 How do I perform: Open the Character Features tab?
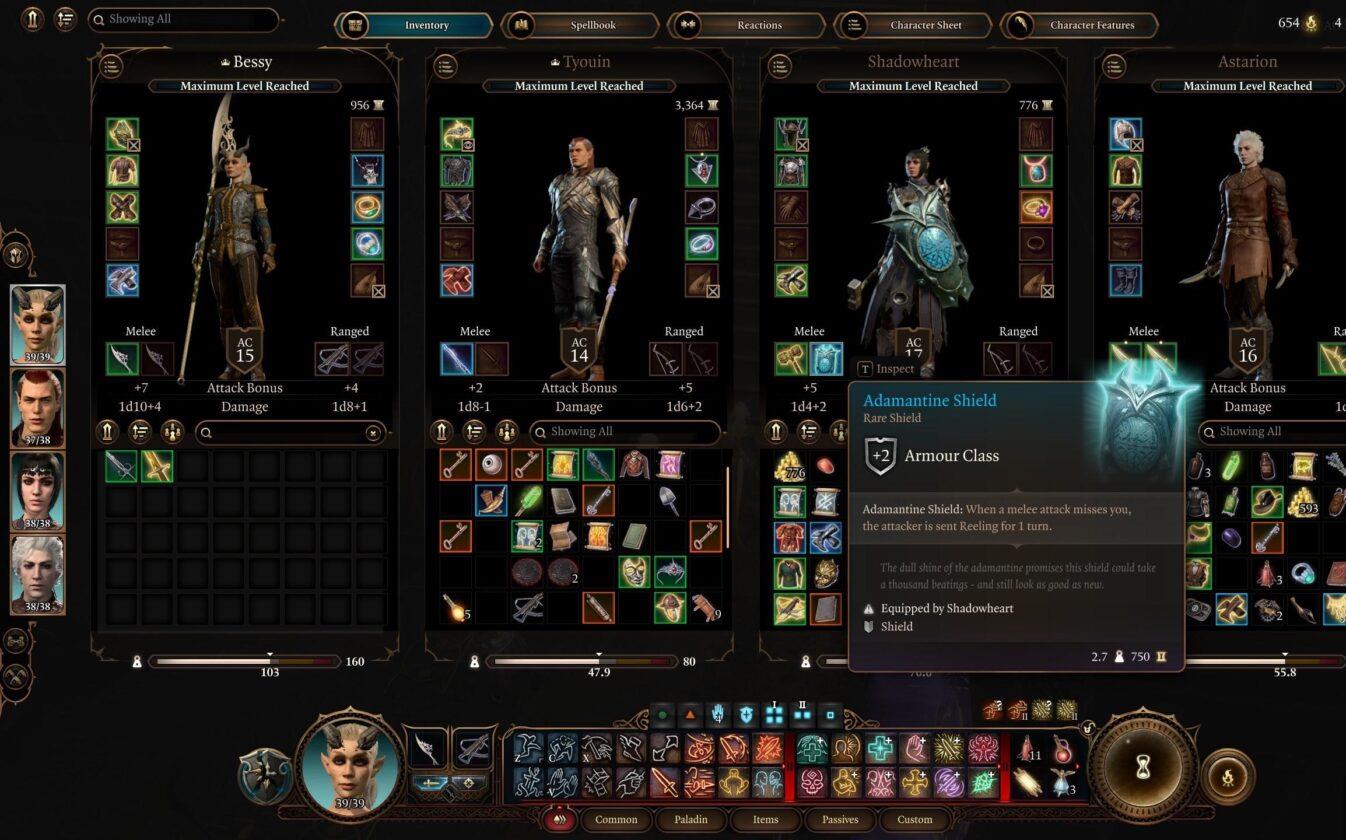tap(1092, 25)
